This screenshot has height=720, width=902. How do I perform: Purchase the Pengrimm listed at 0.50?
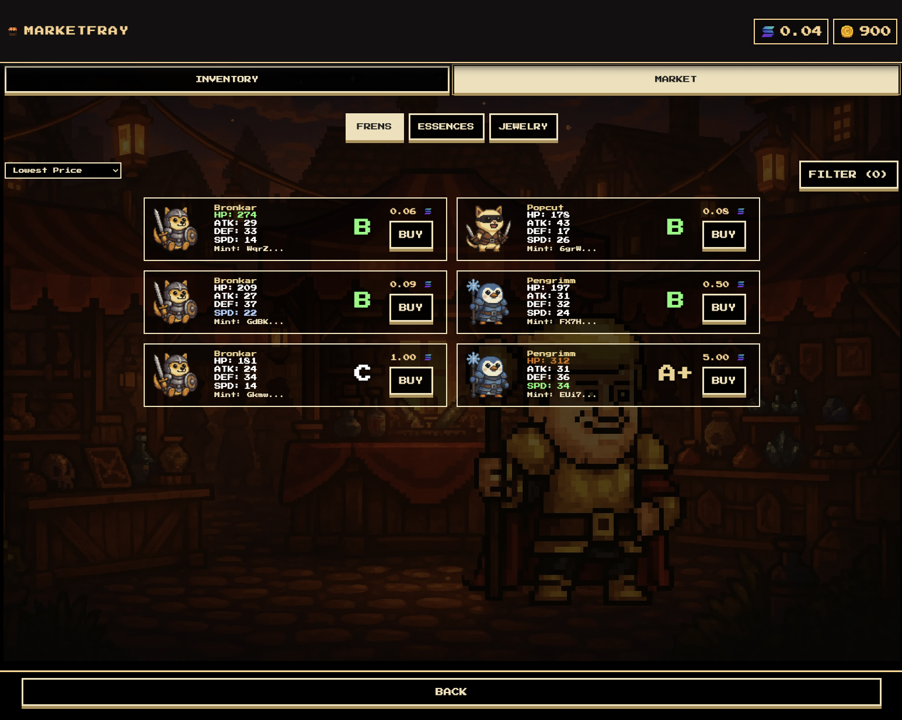723,308
